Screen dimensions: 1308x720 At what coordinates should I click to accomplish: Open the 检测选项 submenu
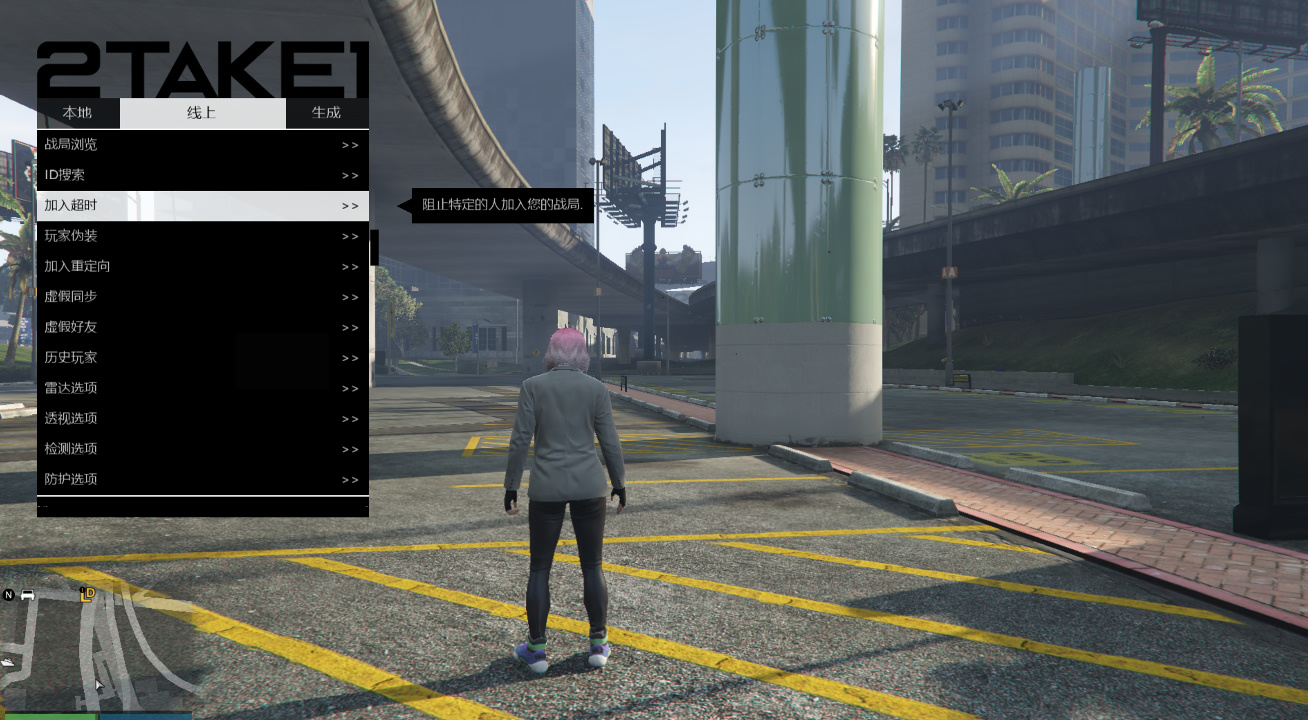point(202,449)
